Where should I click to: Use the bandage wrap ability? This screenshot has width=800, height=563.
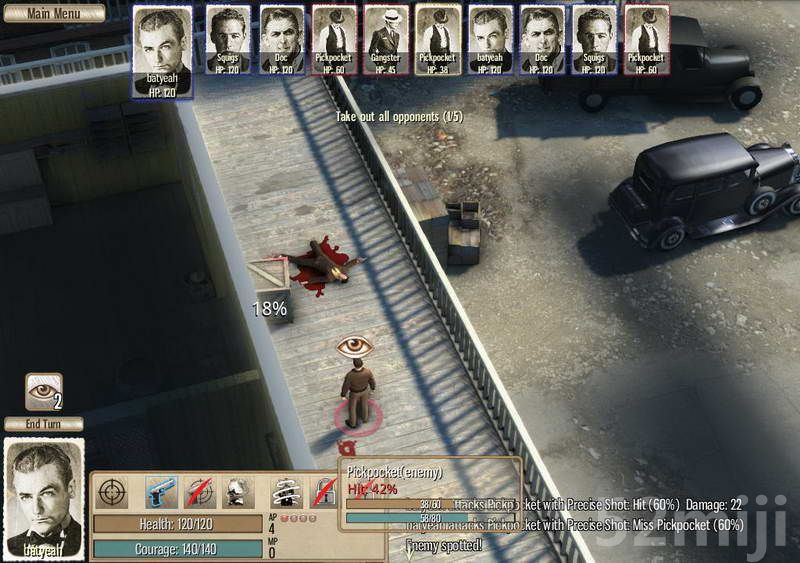pos(289,491)
